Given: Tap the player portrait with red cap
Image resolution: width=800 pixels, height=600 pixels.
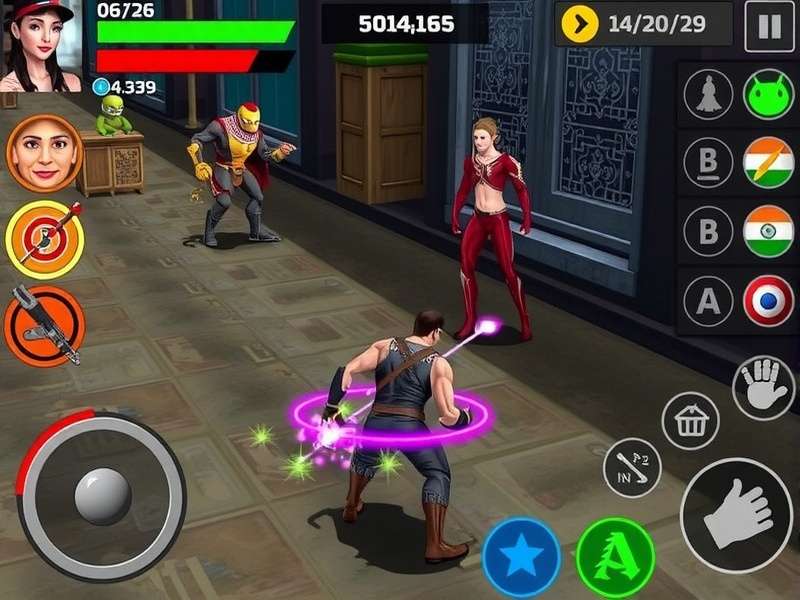Looking at the screenshot, I should 40,45.
